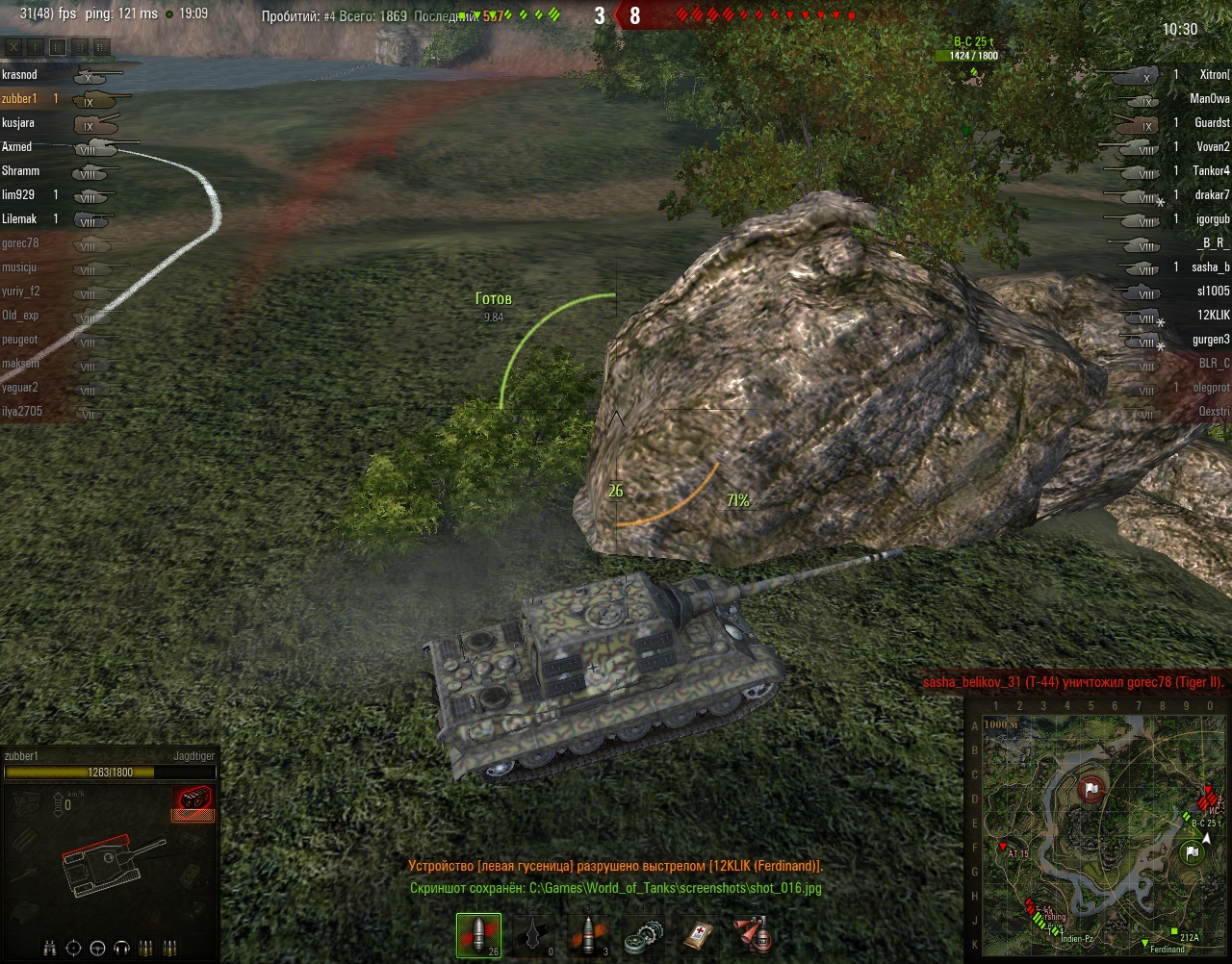Use the repair kit consumable

point(642,936)
